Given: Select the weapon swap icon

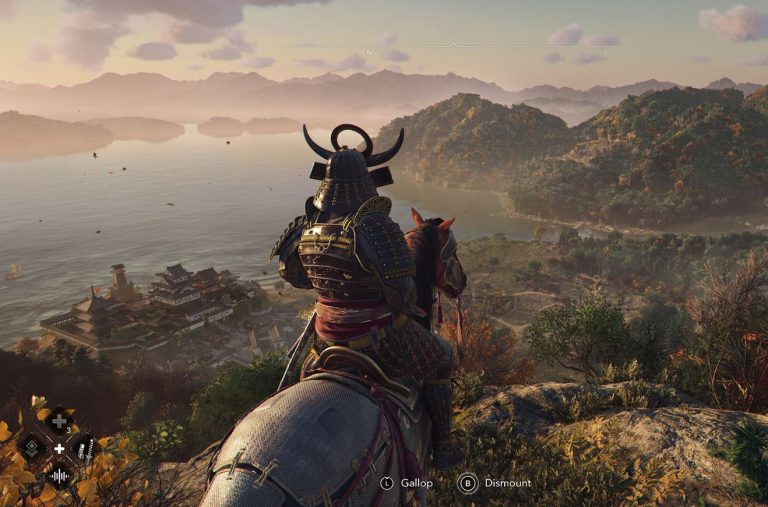Looking at the screenshot, I should [86, 448].
